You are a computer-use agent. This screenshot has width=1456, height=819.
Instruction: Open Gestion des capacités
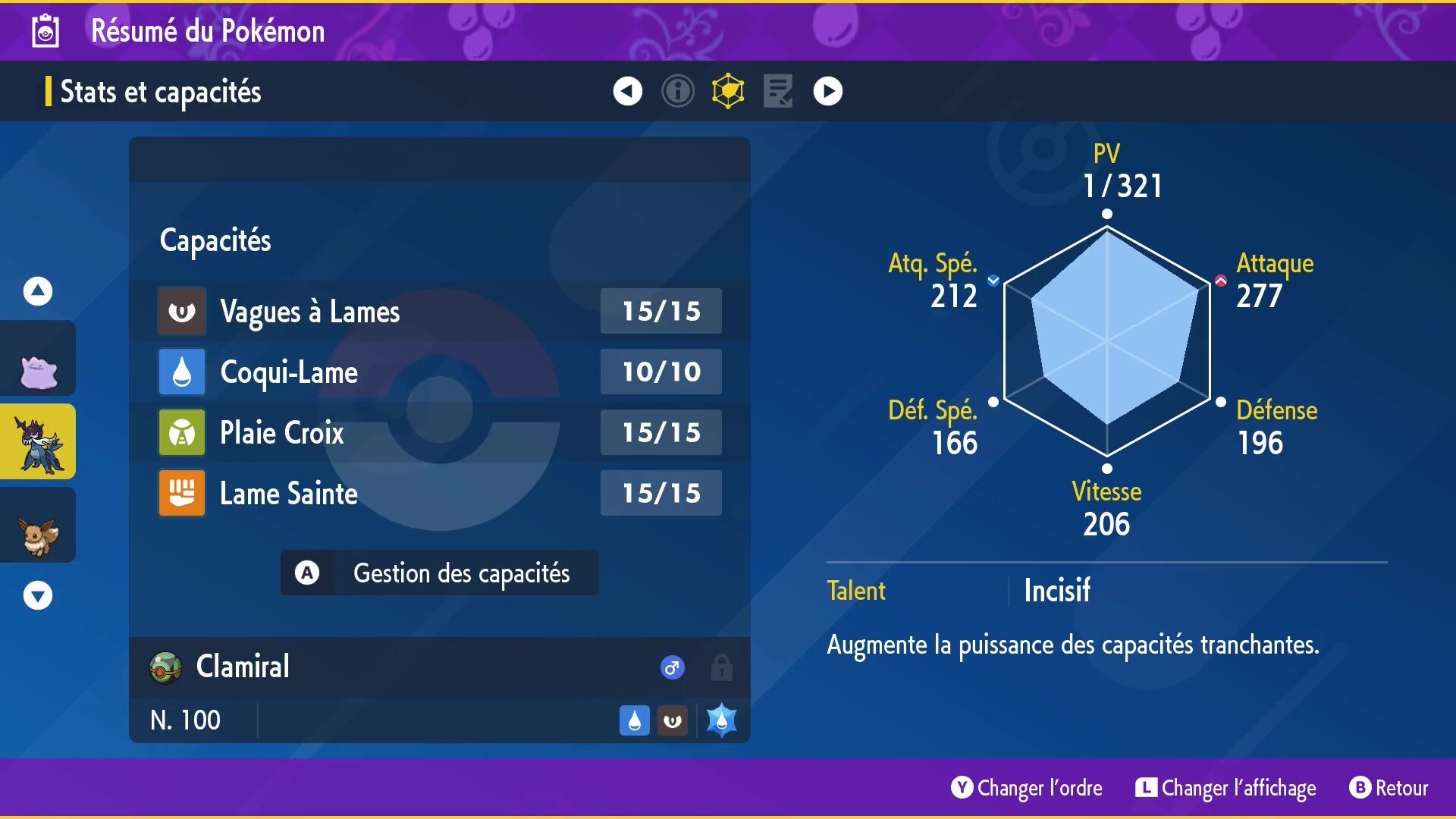tap(439, 573)
